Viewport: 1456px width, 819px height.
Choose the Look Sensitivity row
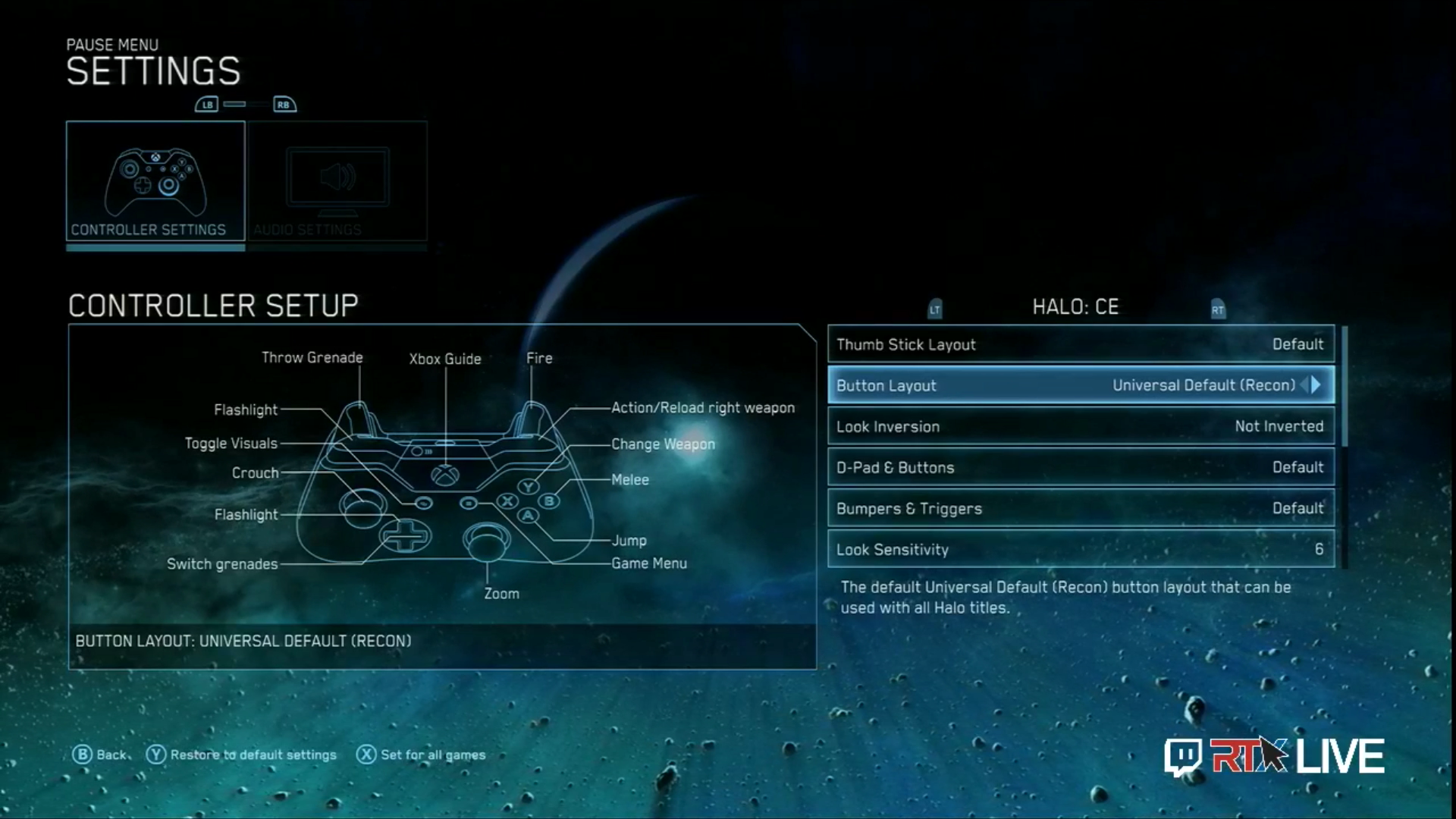click(1081, 549)
